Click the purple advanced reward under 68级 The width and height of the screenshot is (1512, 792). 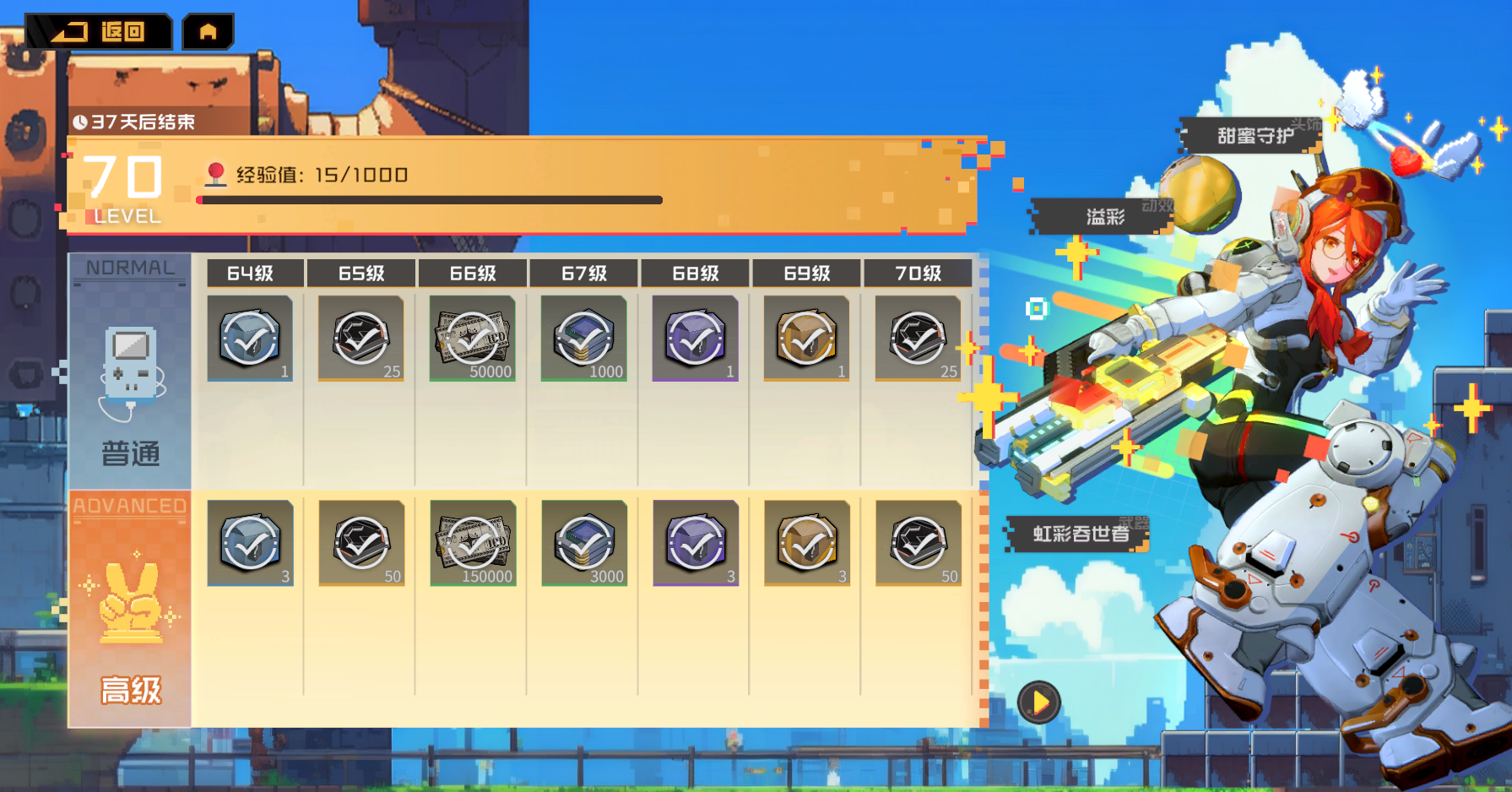[696, 545]
